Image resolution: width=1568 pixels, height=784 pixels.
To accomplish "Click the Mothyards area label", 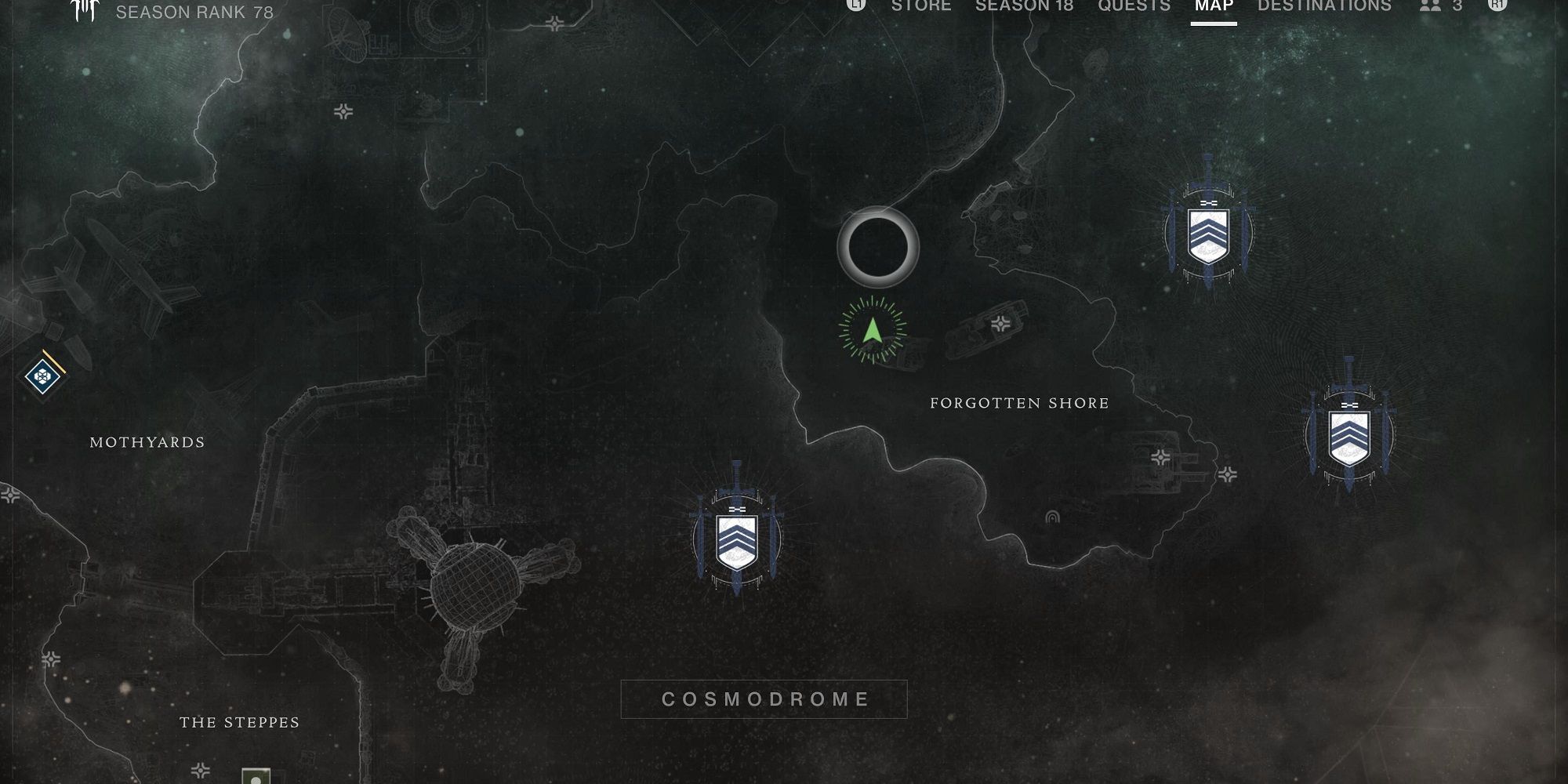I will [x=147, y=442].
